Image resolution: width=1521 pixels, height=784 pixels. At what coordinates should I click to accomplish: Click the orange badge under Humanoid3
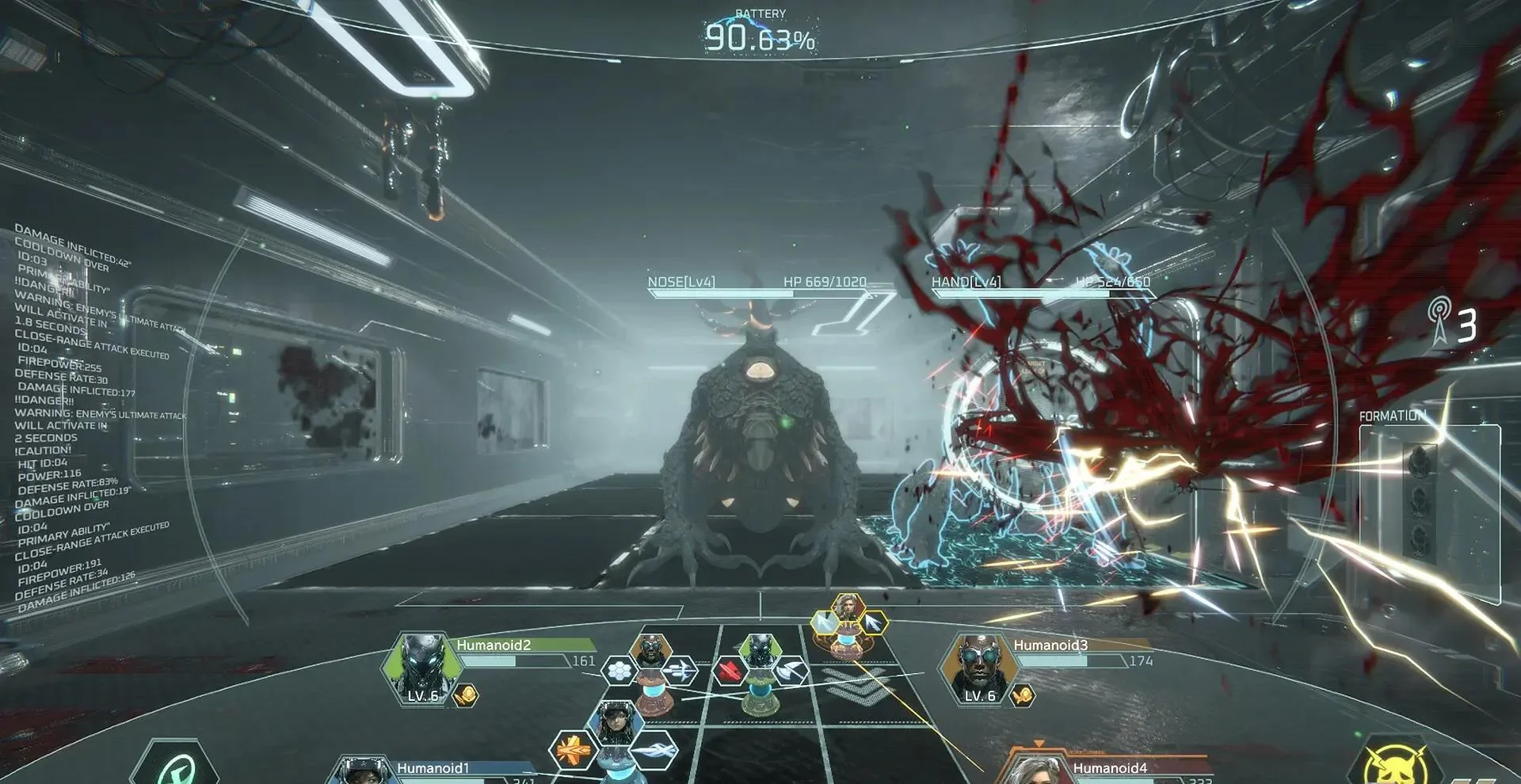(1023, 696)
